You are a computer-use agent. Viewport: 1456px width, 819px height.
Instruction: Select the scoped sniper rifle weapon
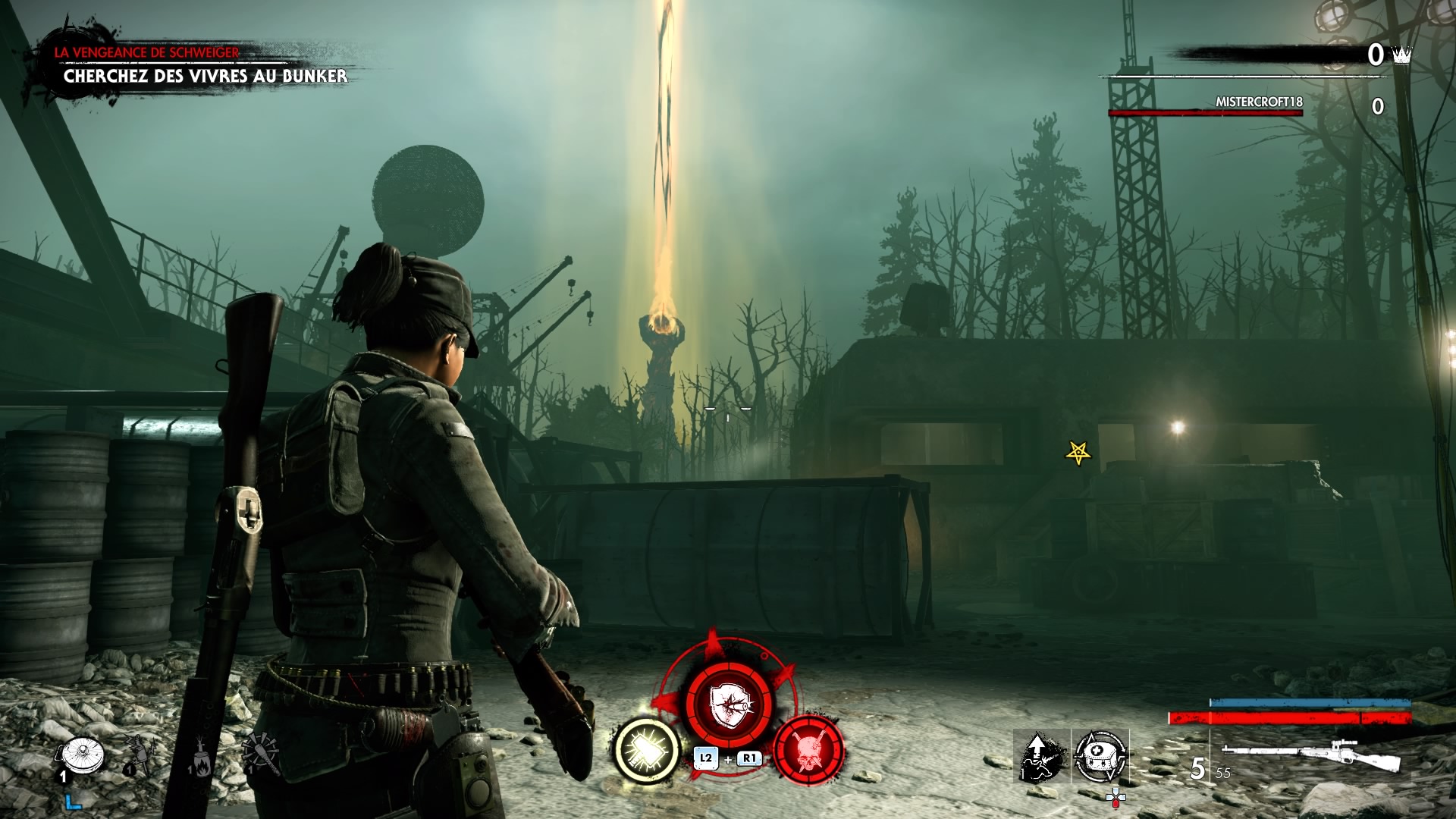(1310, 755)
